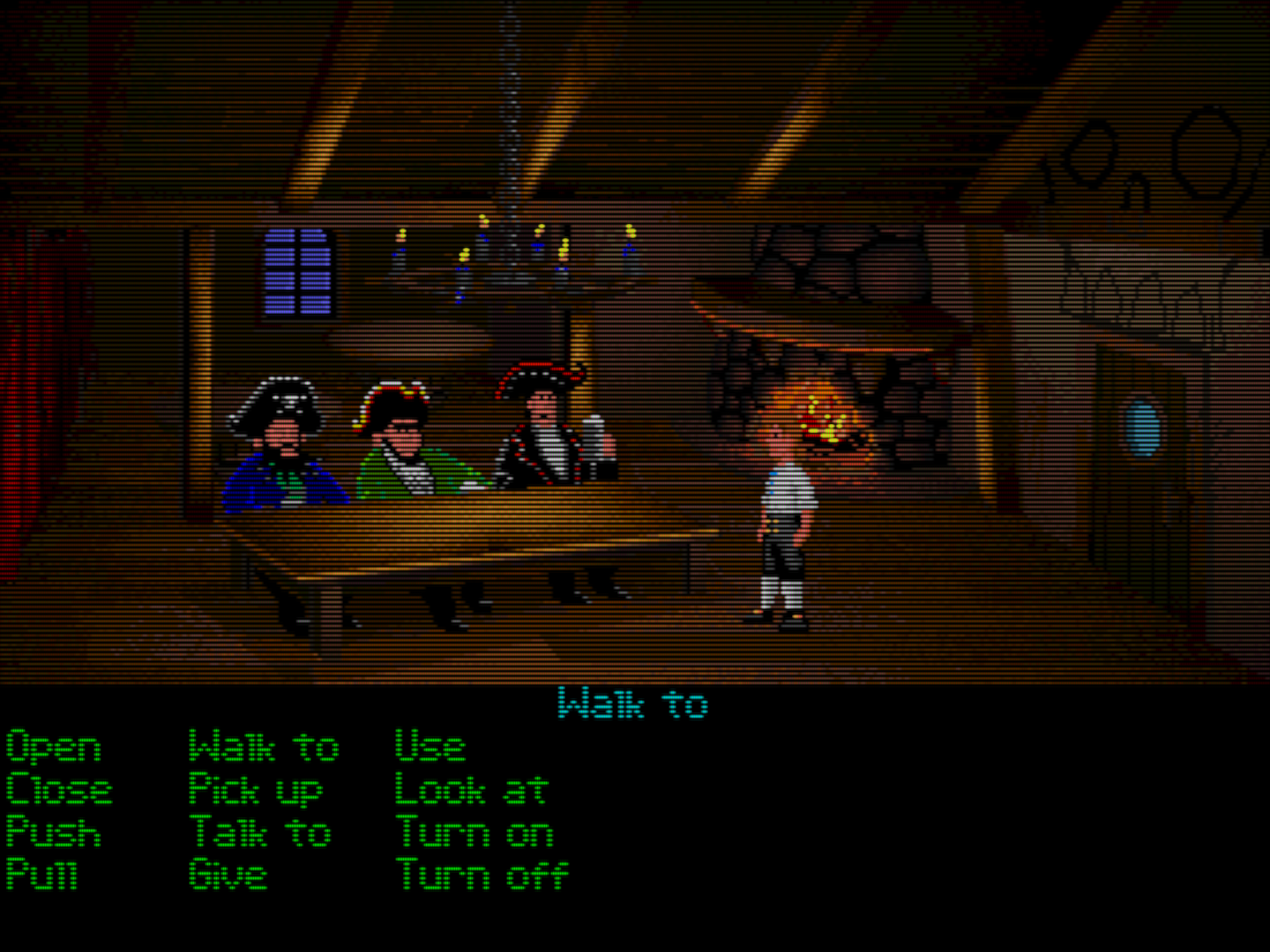Viewport: 1270px width, 952px height.
Task: Click the Give verb
Action: (228, 874)
